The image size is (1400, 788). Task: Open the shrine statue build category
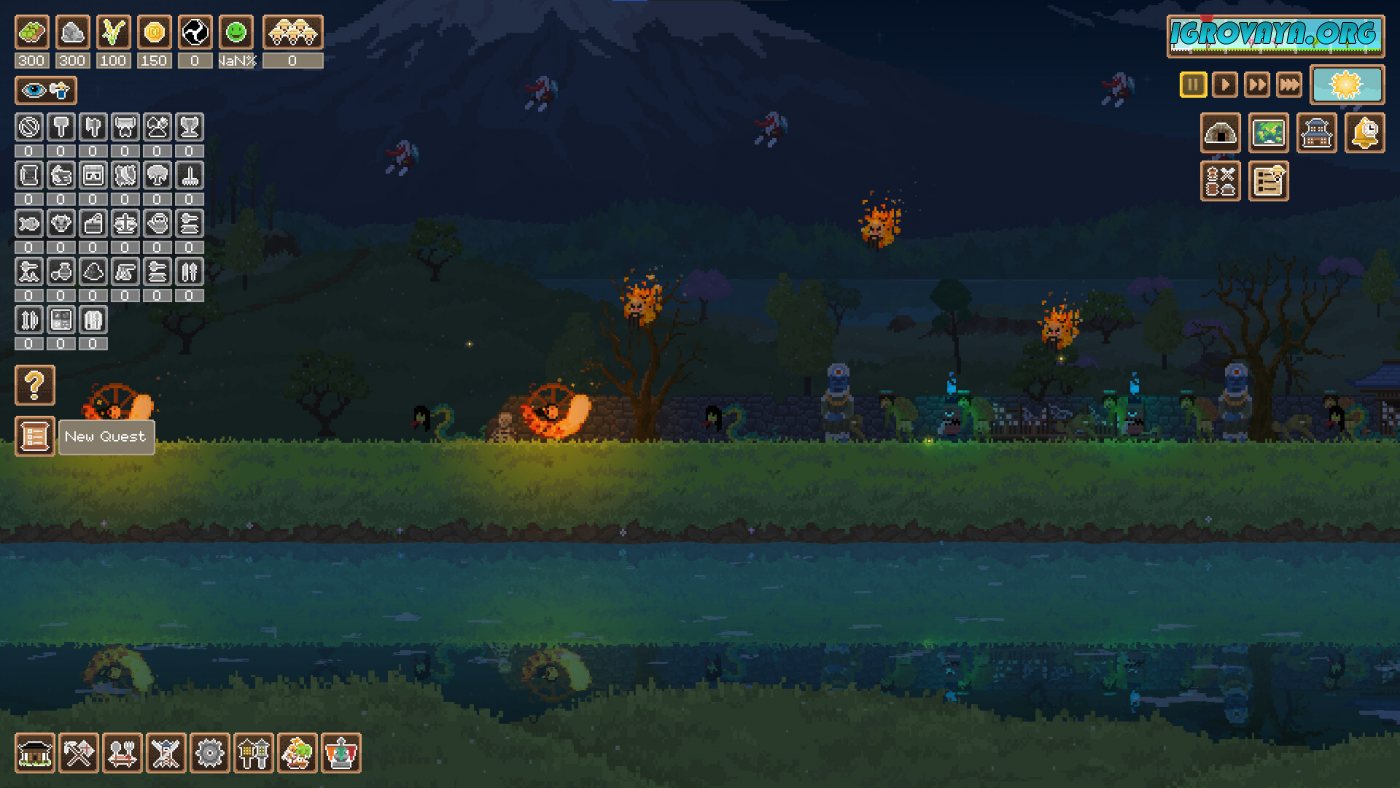(341, 753)
